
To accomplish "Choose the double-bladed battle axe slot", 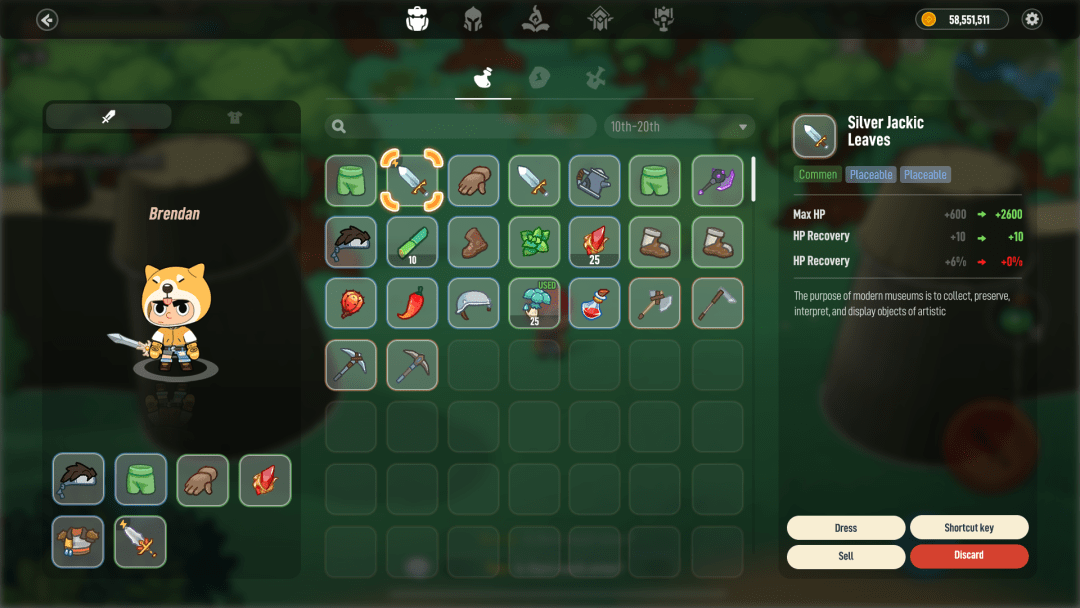I will point(656,303).
